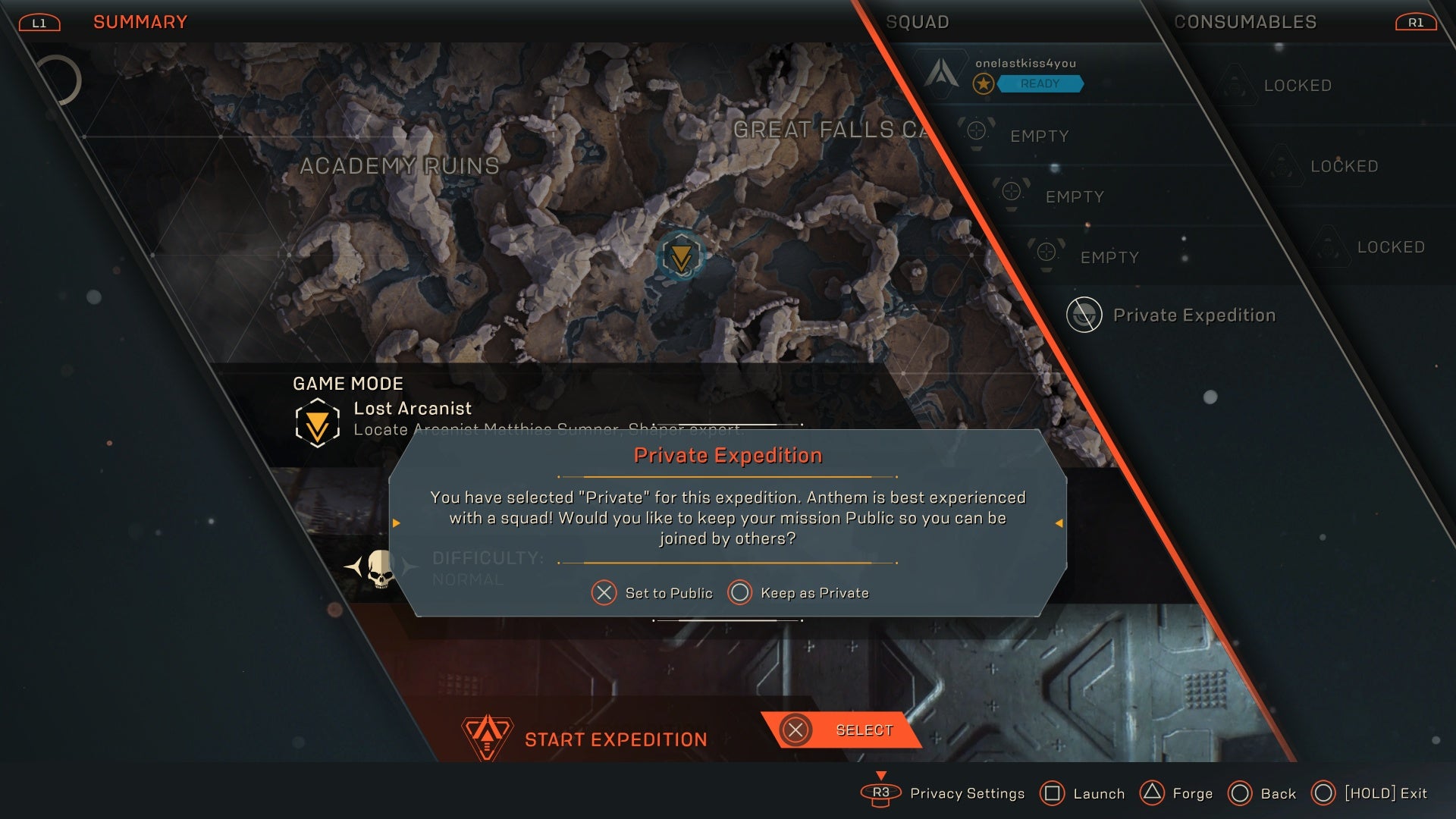
Task: Click the left arrow on the dialog
Action: pos(397,522)
